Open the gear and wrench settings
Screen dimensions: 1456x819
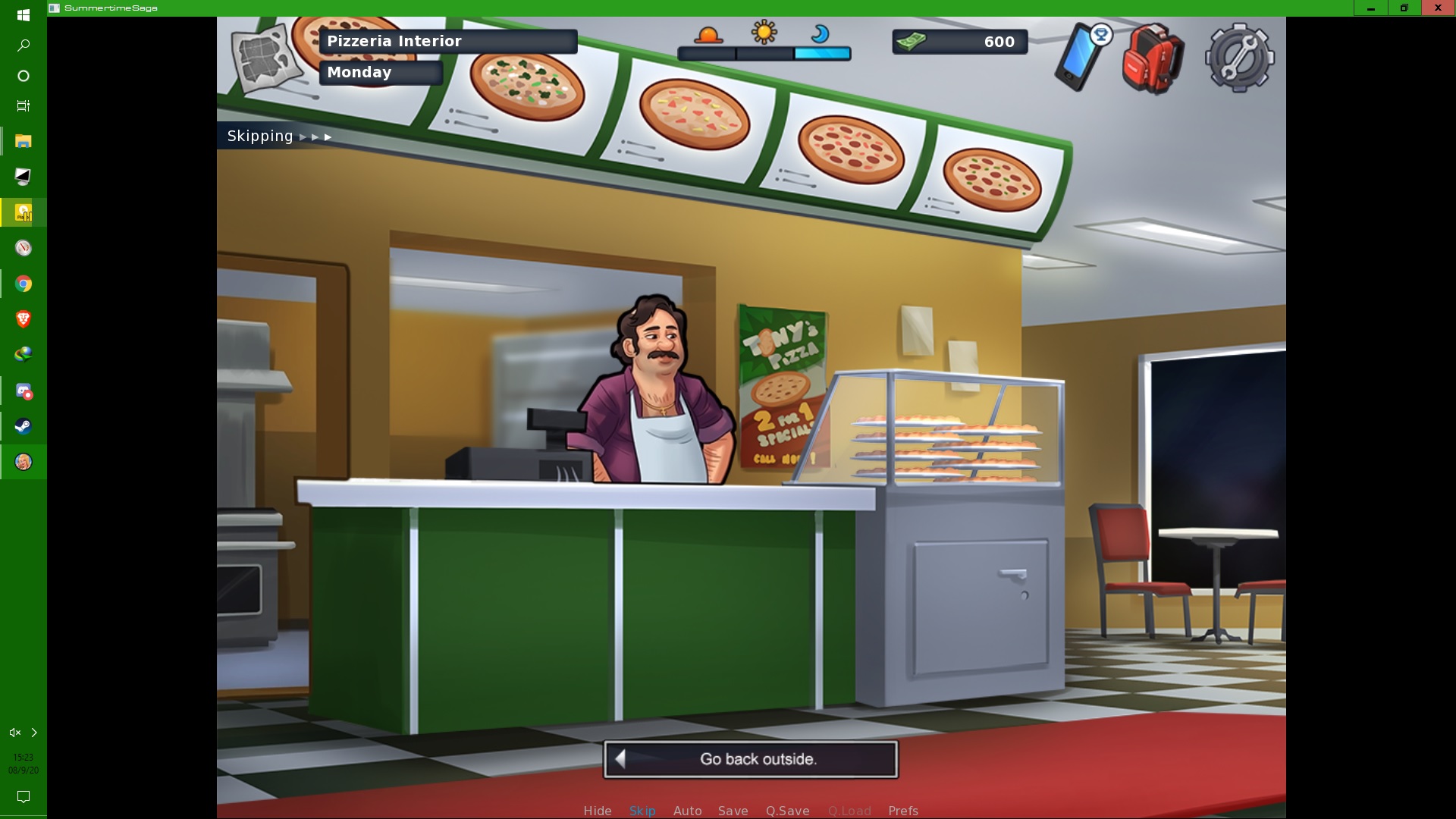1239,58
